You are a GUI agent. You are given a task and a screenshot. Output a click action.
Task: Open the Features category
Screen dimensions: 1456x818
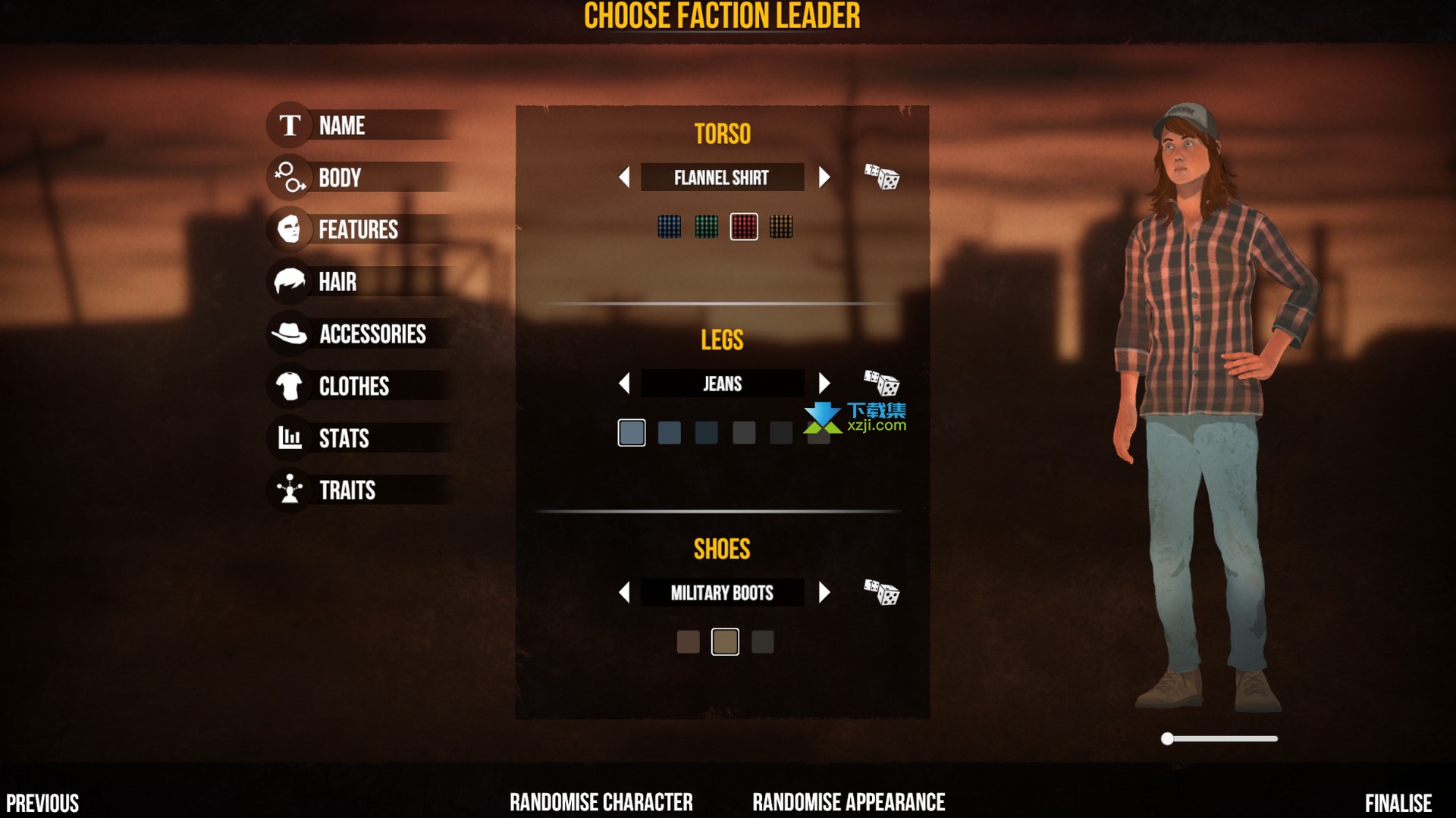click(x=357, y=230)
